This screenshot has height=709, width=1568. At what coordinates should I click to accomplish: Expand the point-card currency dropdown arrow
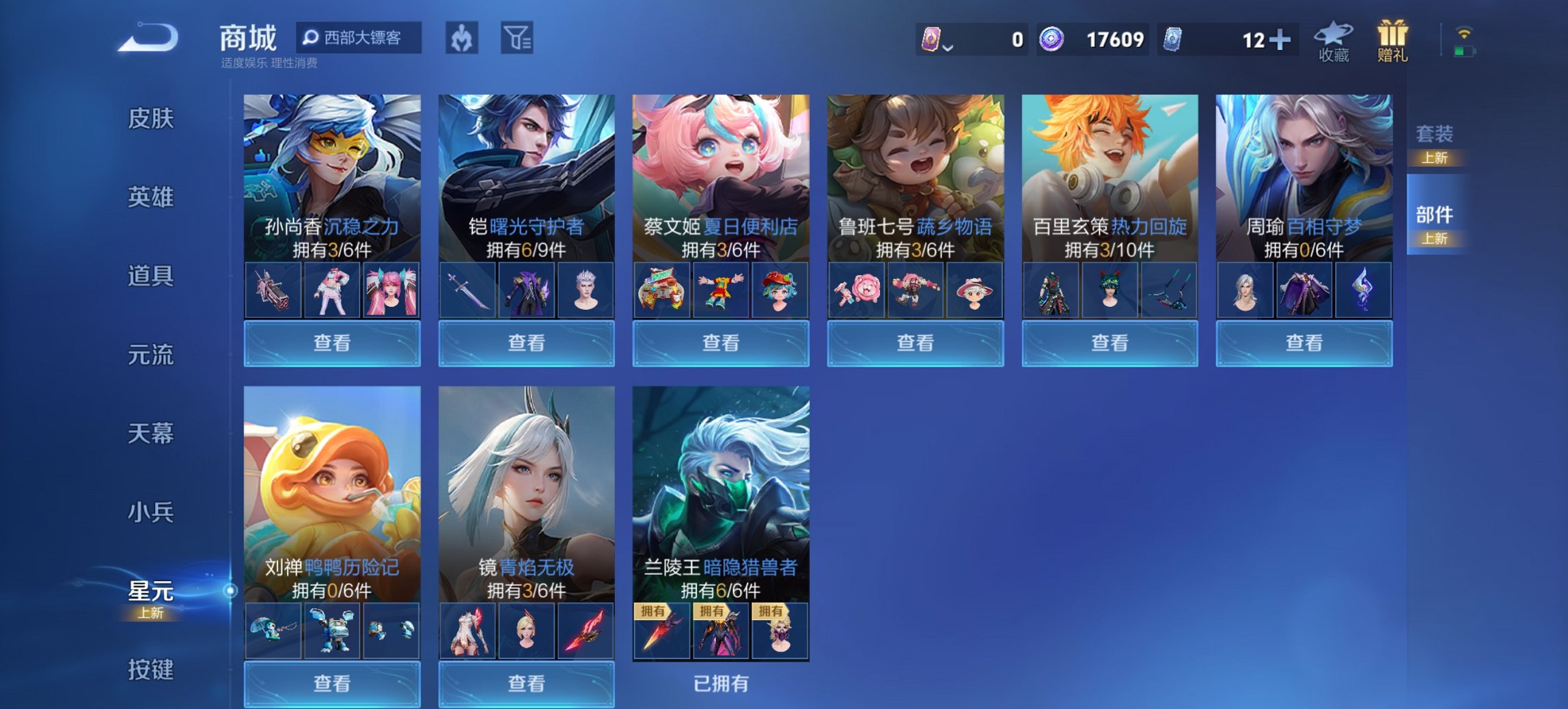coord(948,46)
